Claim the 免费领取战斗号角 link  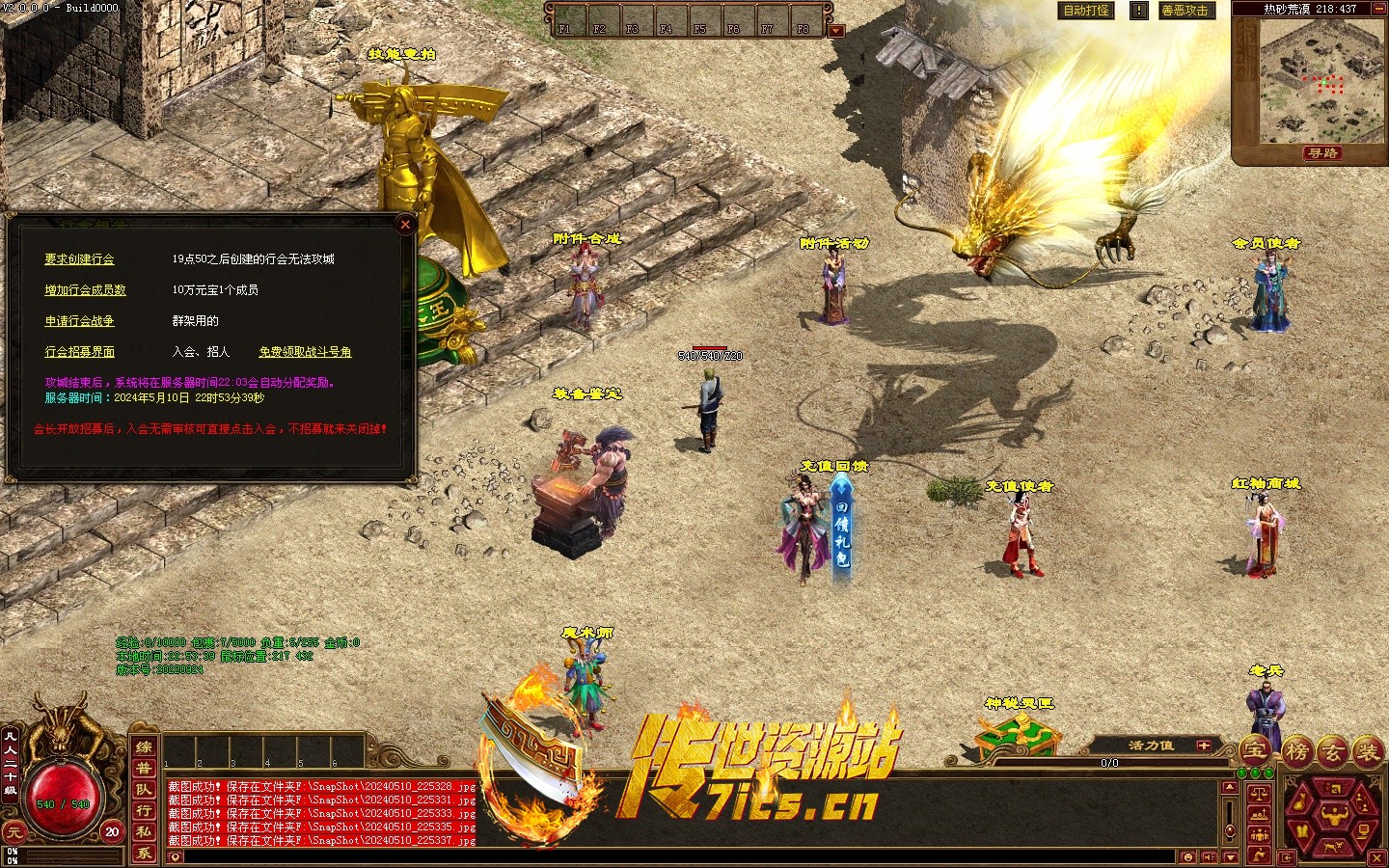[x=305, y=352]
